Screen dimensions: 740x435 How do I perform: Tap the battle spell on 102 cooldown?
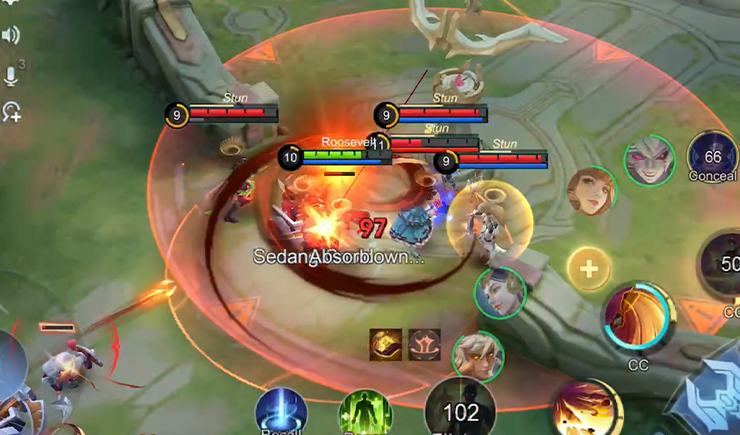click(460, 410)
